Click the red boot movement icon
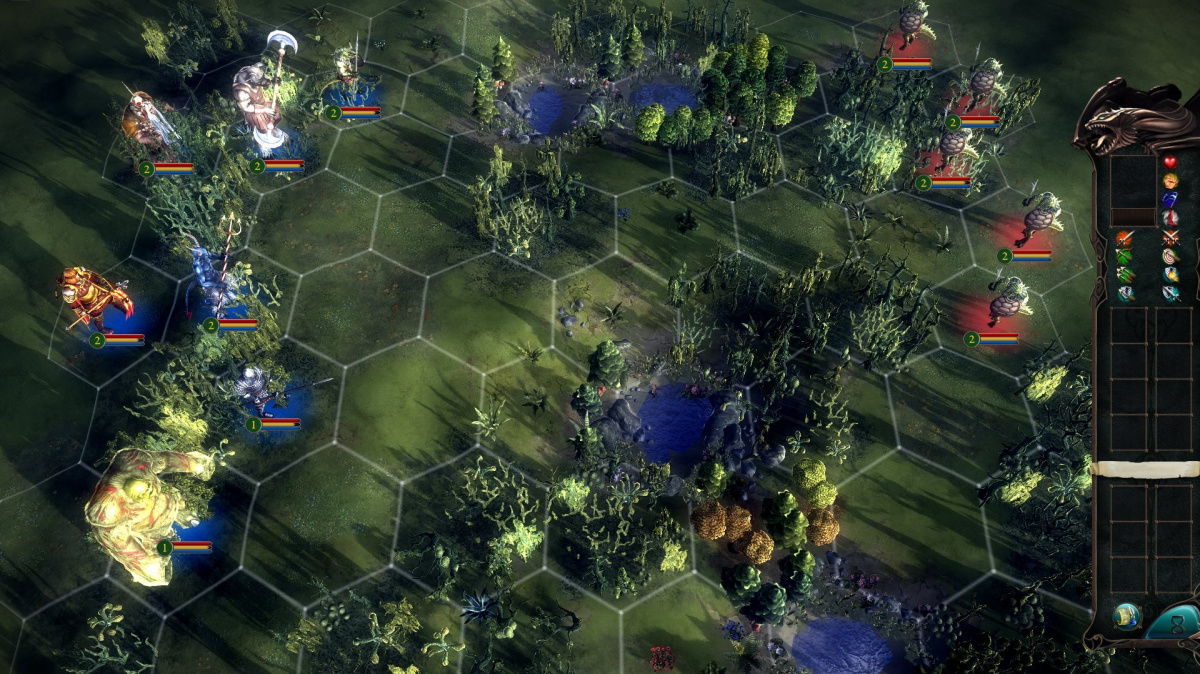The height and width of the screenshot is (674, 1200). [x=1170, y=219]
